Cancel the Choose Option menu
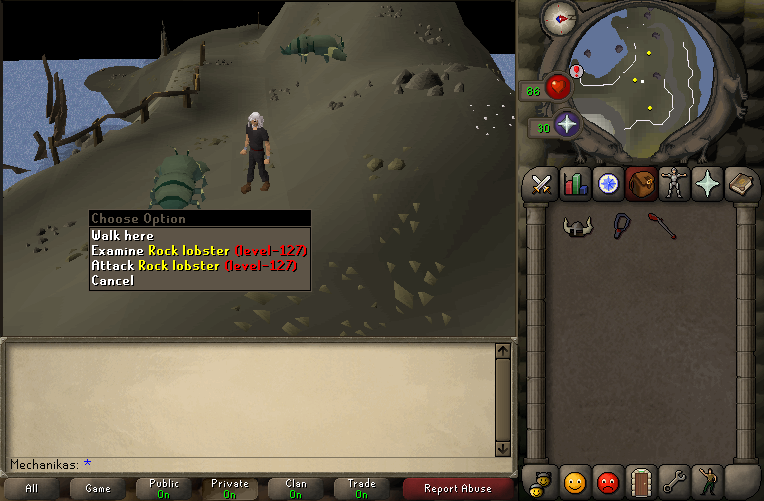 point(112,280)
